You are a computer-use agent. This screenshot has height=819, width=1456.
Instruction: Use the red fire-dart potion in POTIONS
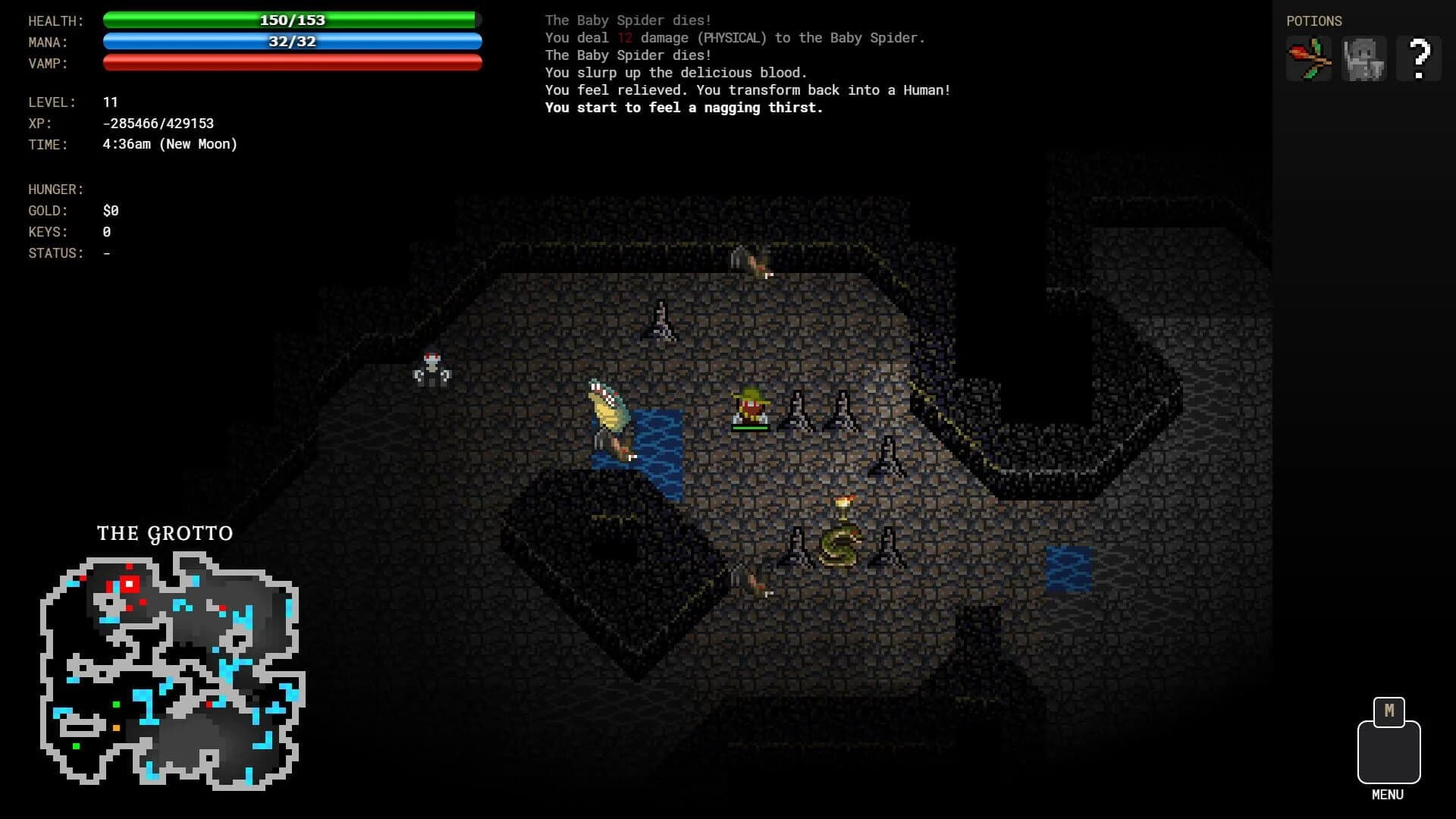point(1307,58)
